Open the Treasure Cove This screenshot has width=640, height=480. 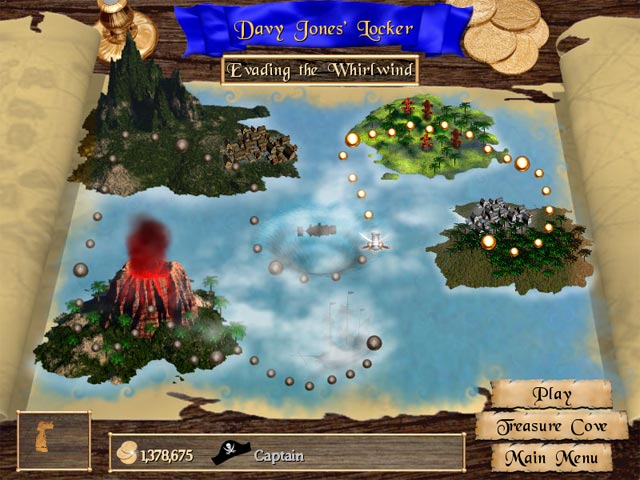click(x=551, y=427)
